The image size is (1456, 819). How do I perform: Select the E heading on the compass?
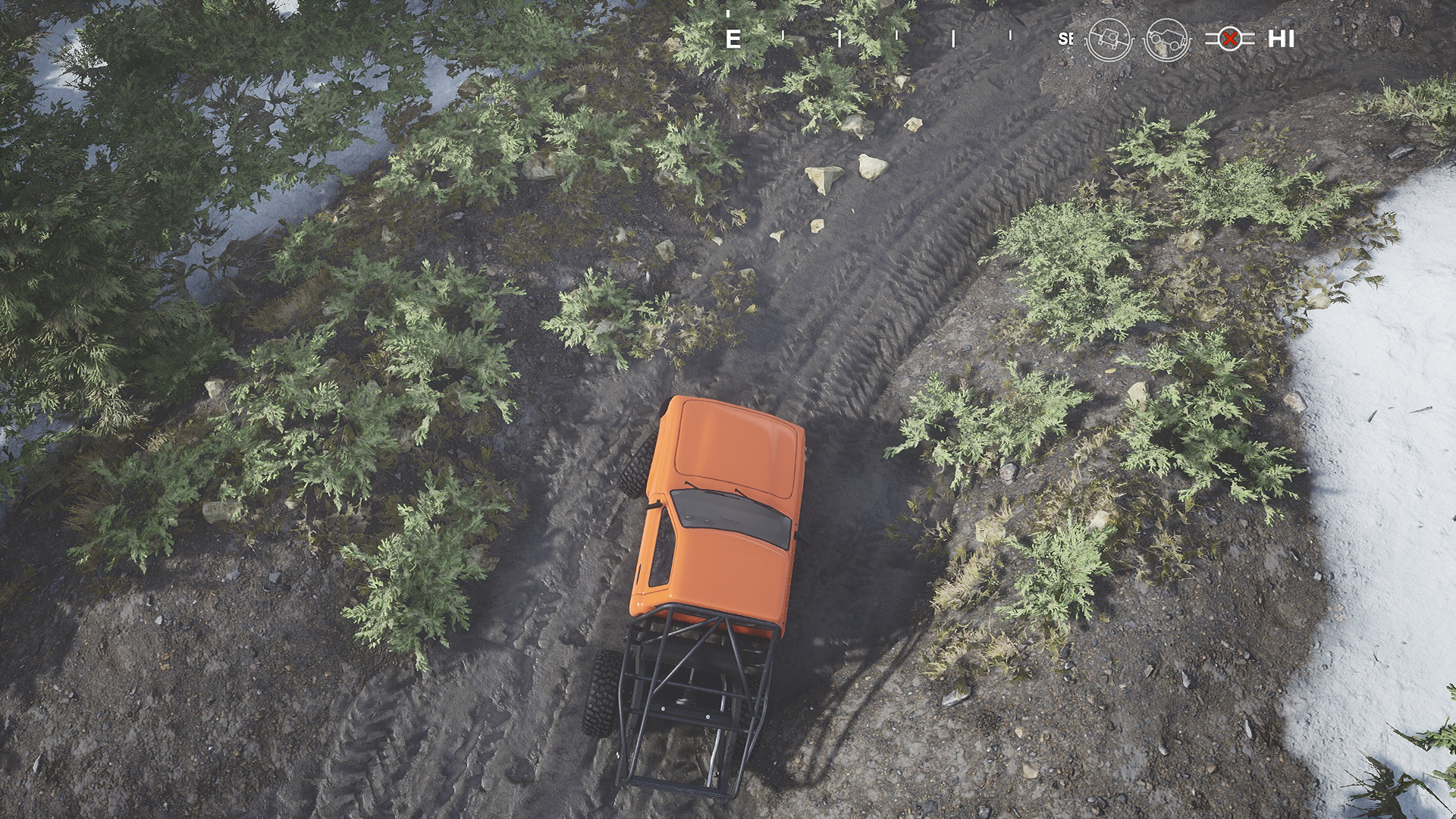pos(733,38)
